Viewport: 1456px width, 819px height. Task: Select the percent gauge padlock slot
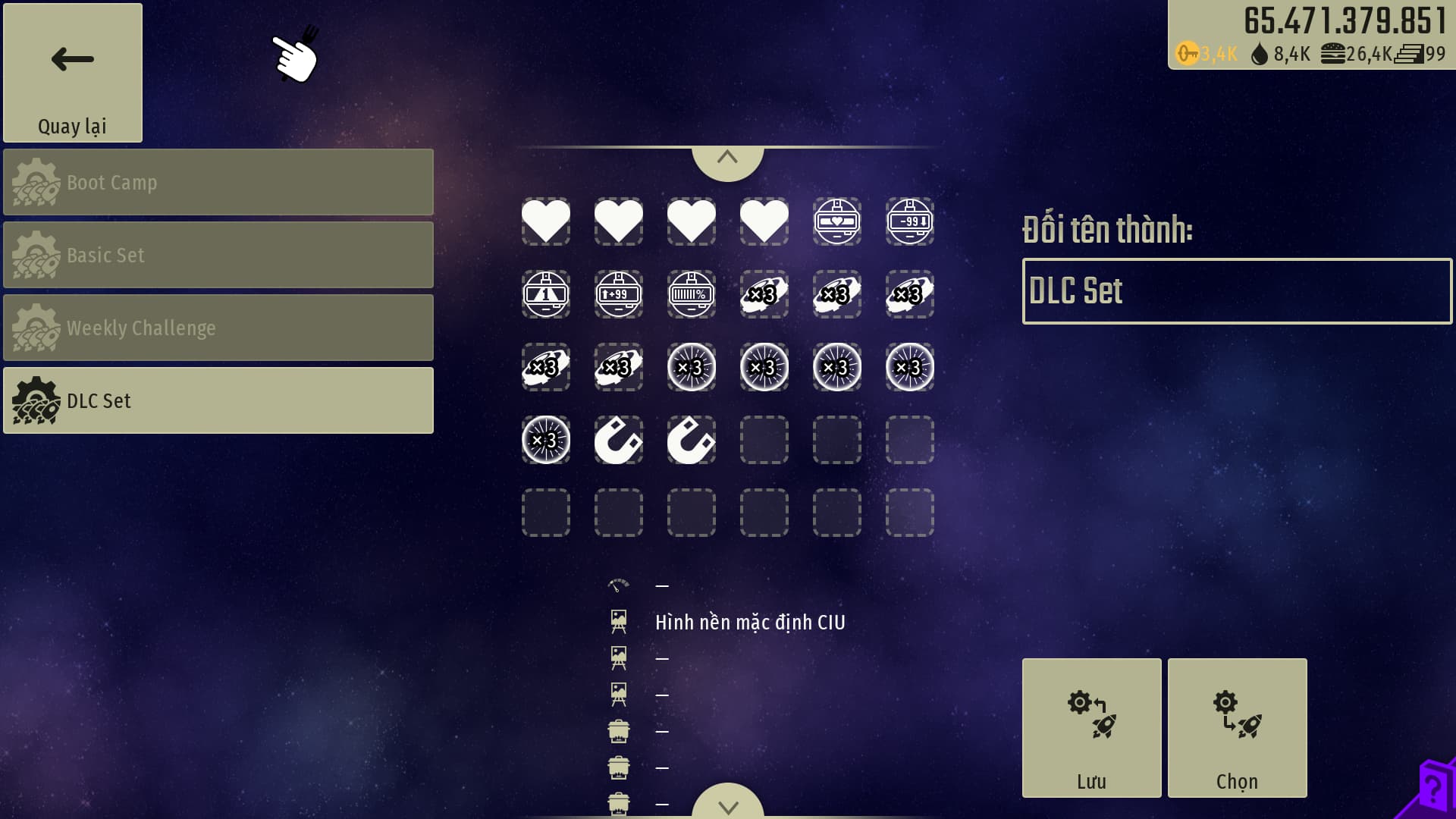(x=691, y=294)
